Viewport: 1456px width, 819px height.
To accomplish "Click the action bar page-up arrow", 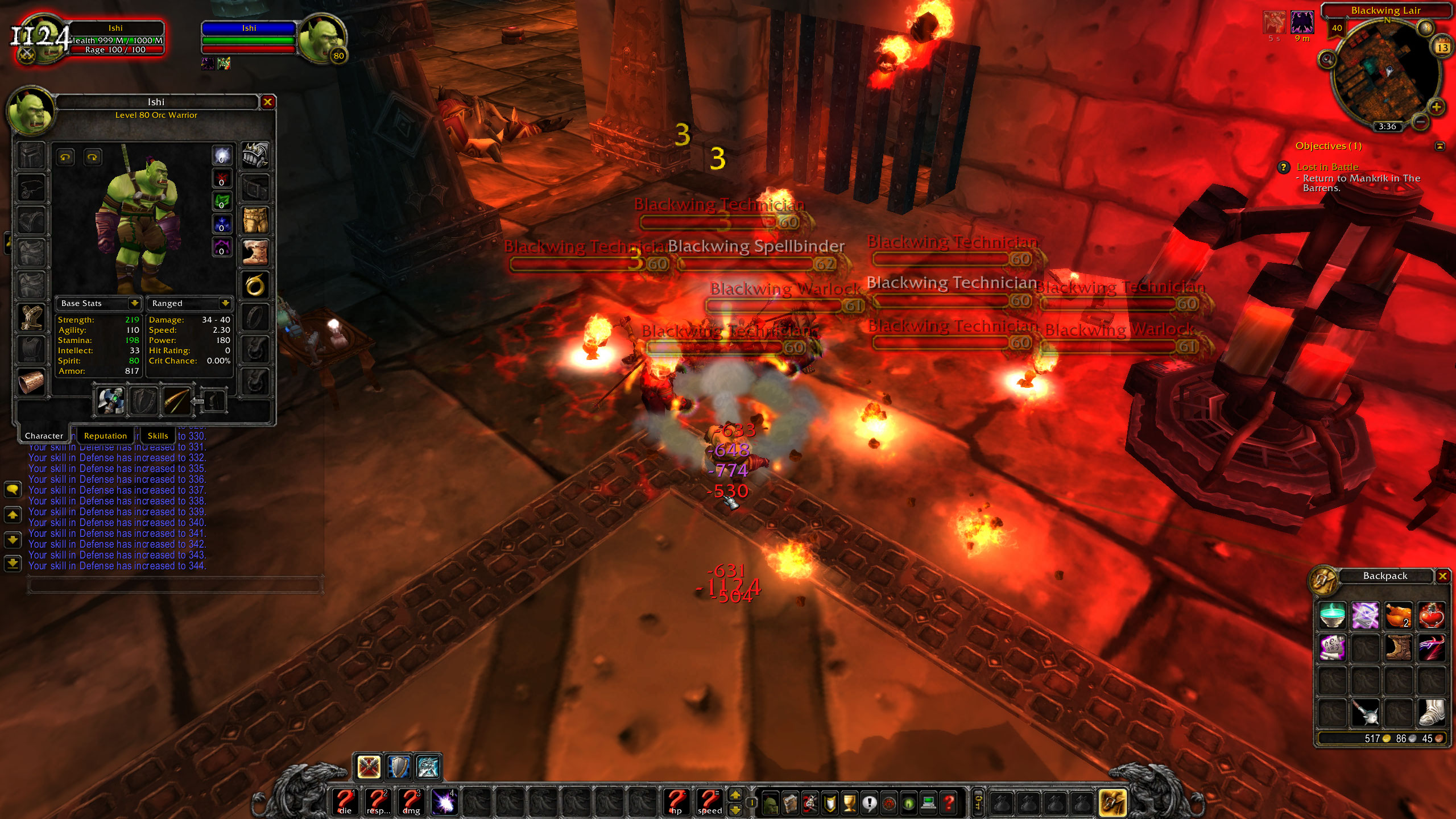I will pos(735,795).
